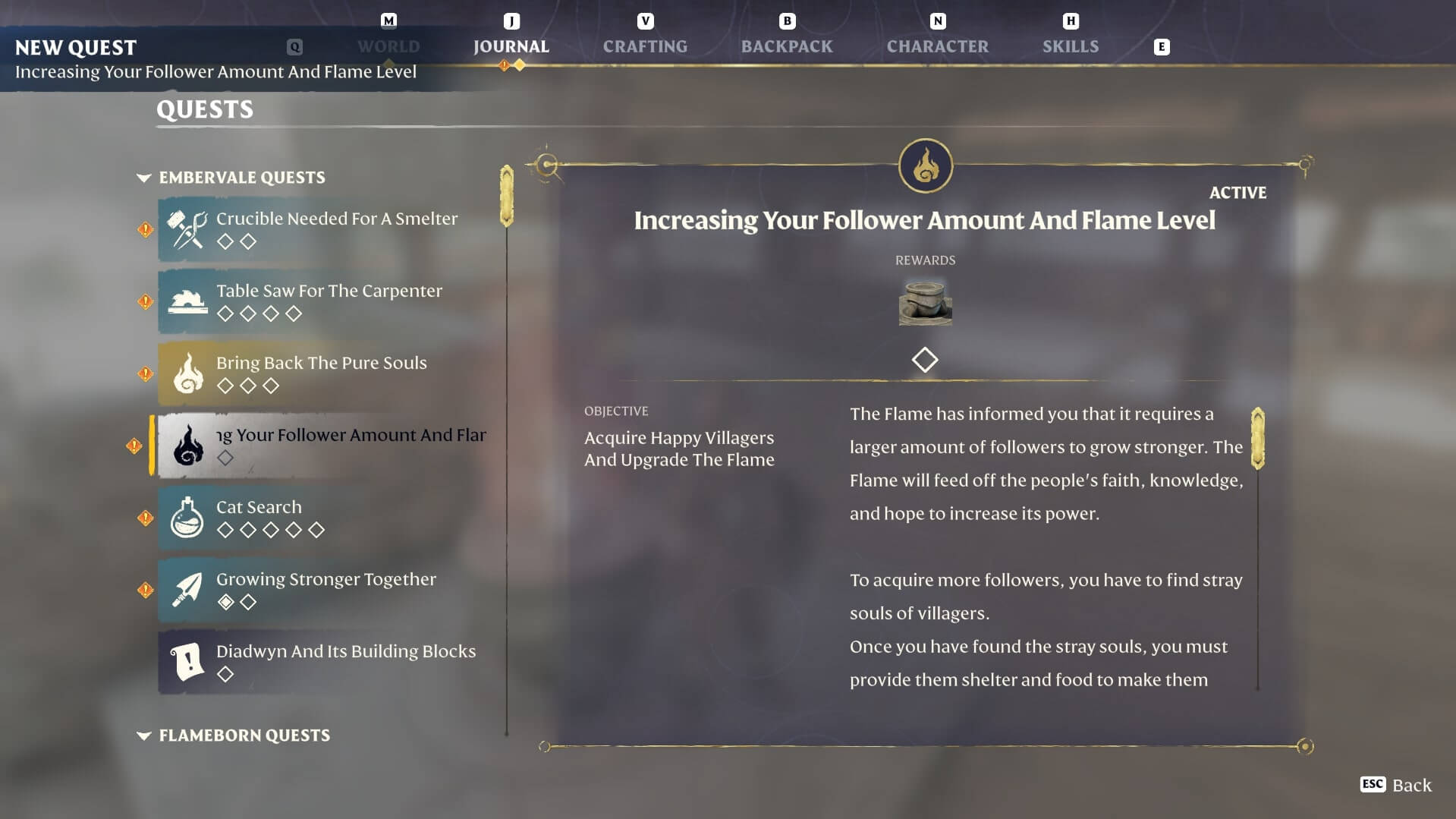
Task: Click the quest reward item icon
Action: click(925, 302)
